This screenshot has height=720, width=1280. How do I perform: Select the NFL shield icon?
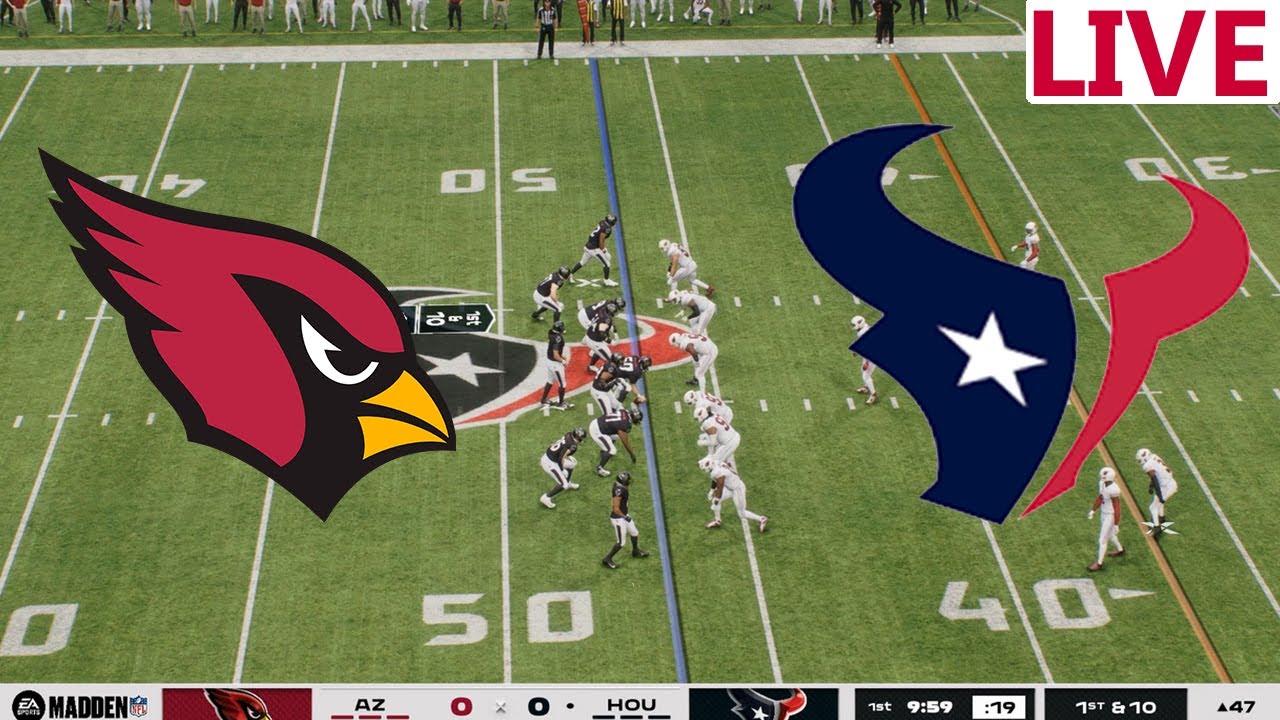point(140,705)
